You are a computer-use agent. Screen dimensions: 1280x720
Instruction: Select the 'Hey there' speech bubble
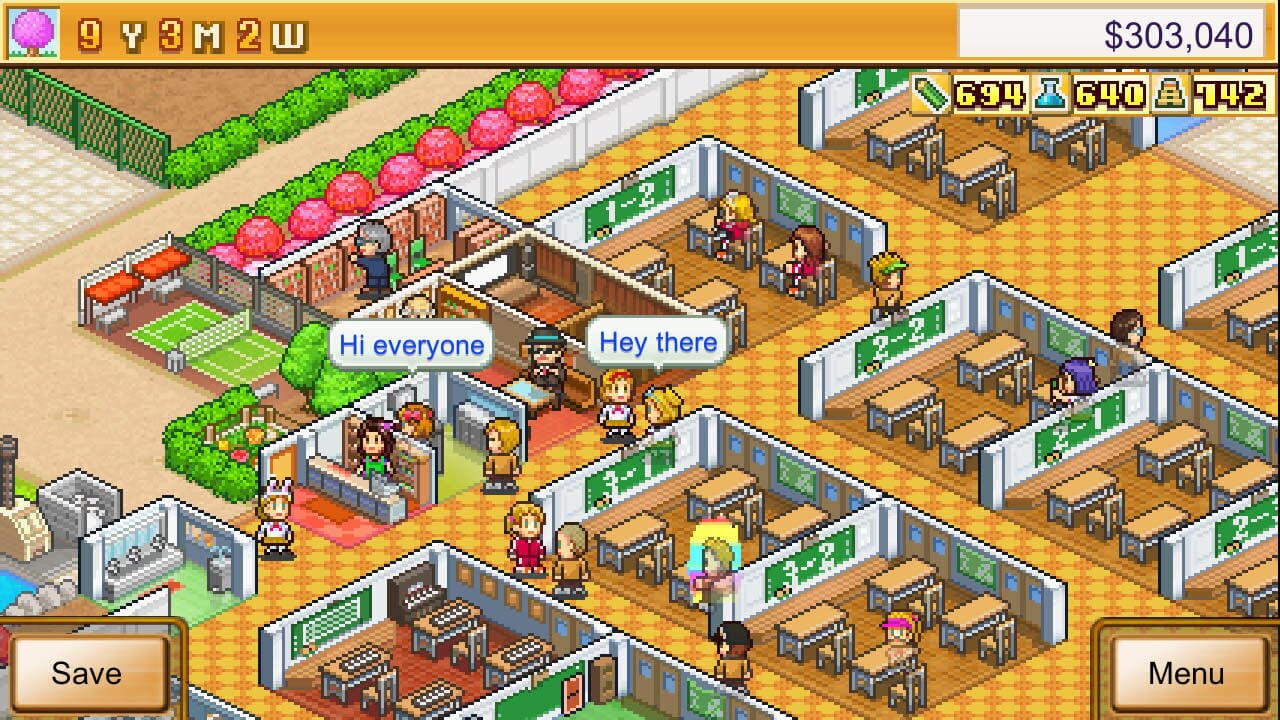(658, 341)
